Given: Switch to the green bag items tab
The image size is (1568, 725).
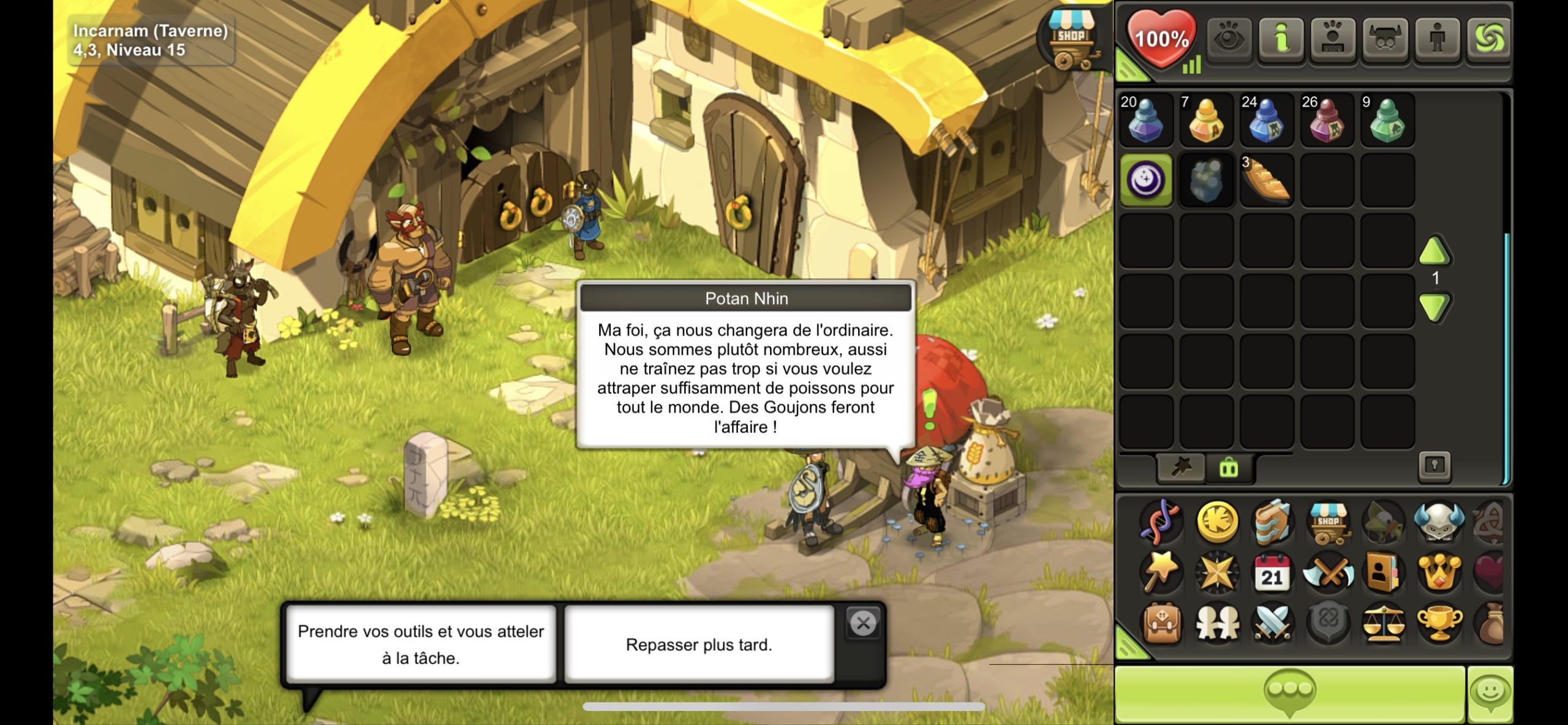Looking at the screenshot, I should [x=1229, y=468].
